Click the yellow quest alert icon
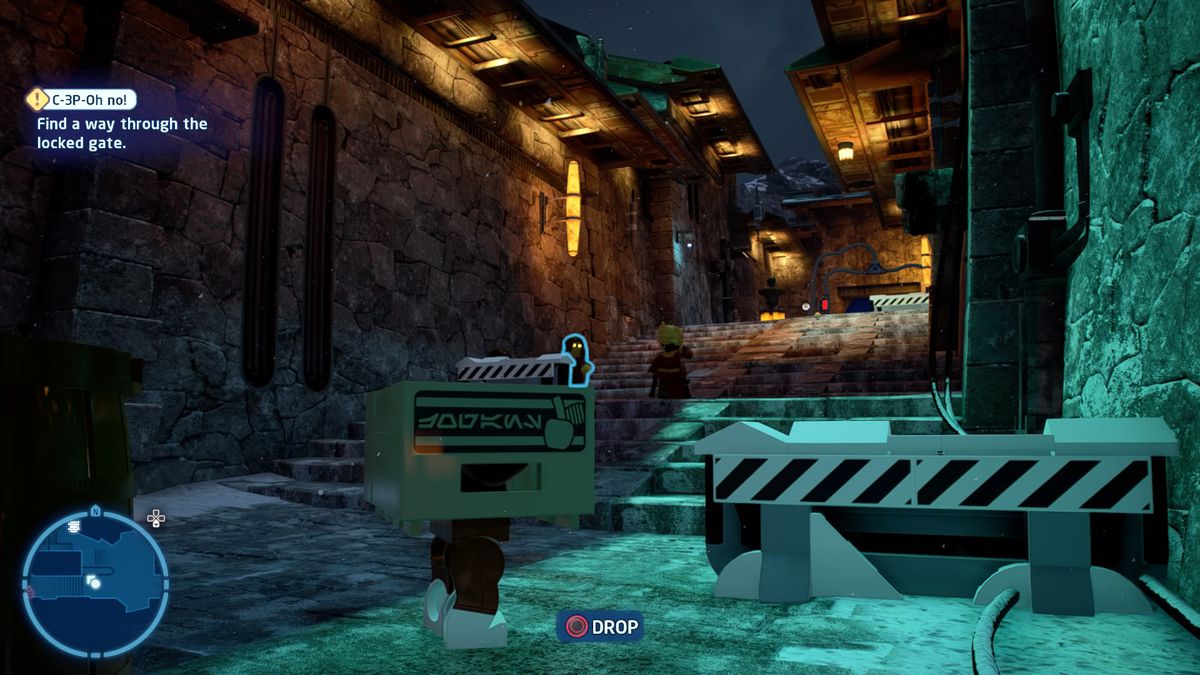 [x=38, y=99]
